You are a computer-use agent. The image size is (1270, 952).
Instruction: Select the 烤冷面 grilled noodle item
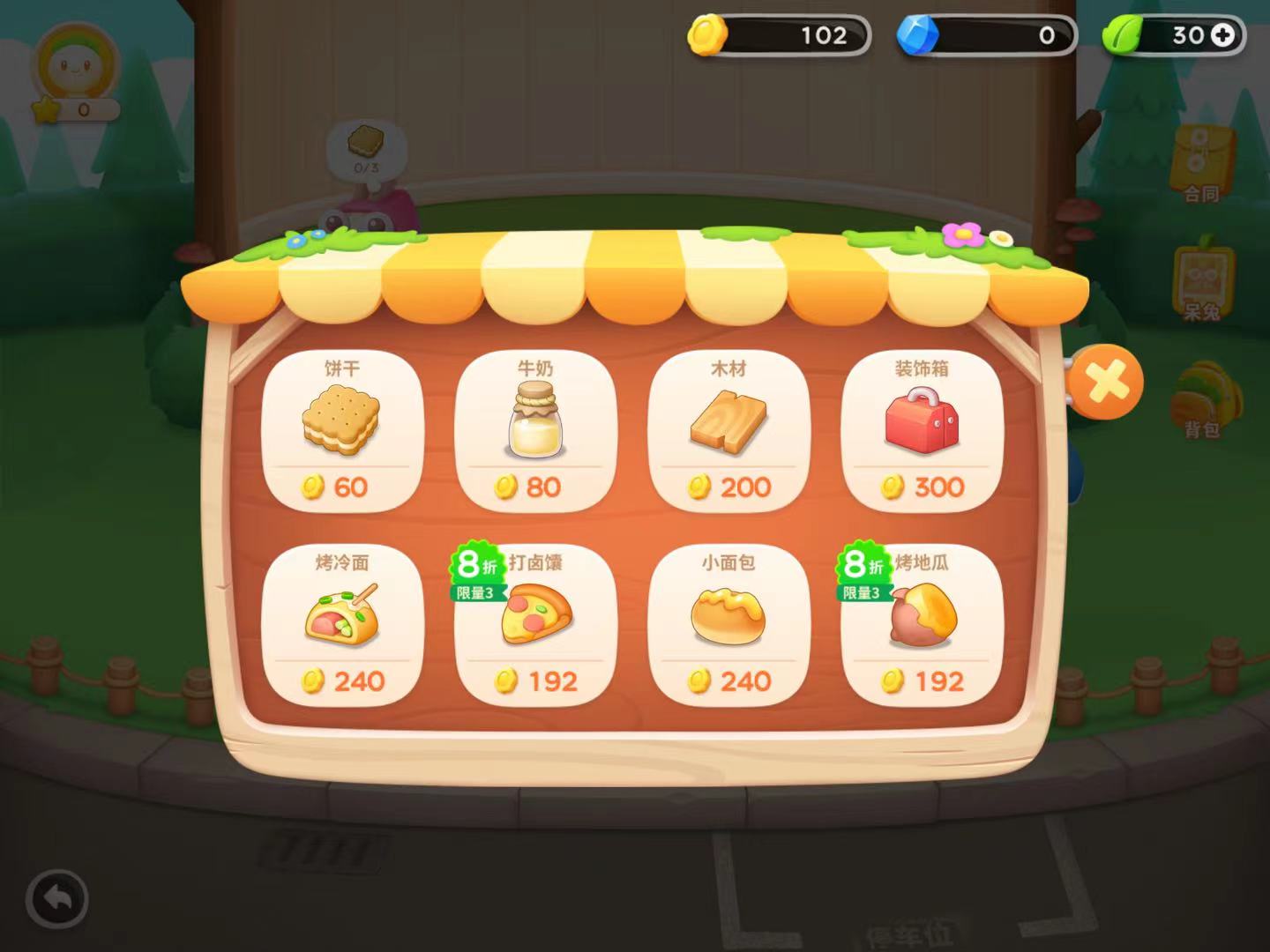click(x=342, y=621)
